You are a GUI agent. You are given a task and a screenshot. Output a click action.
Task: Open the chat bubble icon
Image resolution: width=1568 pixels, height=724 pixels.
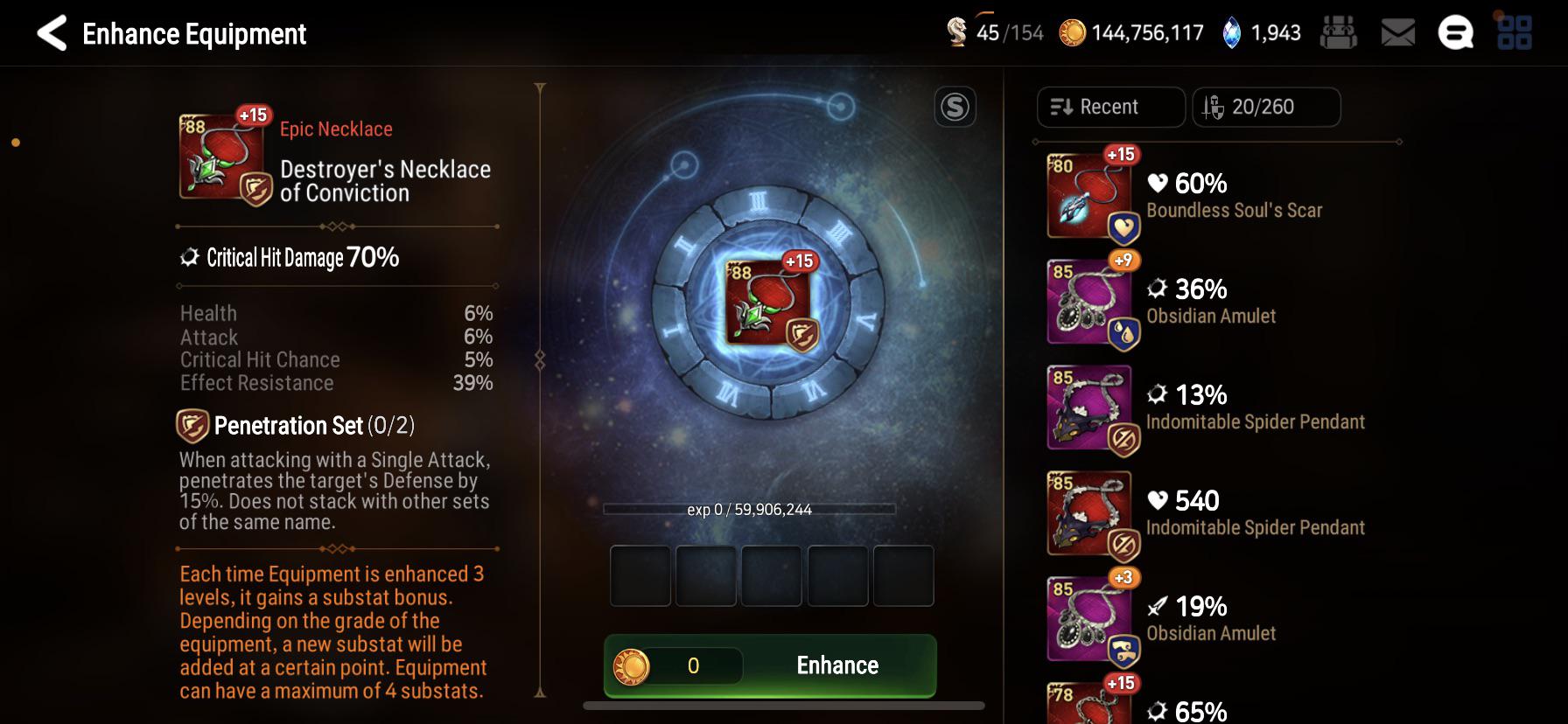(x=1455, y=33)
